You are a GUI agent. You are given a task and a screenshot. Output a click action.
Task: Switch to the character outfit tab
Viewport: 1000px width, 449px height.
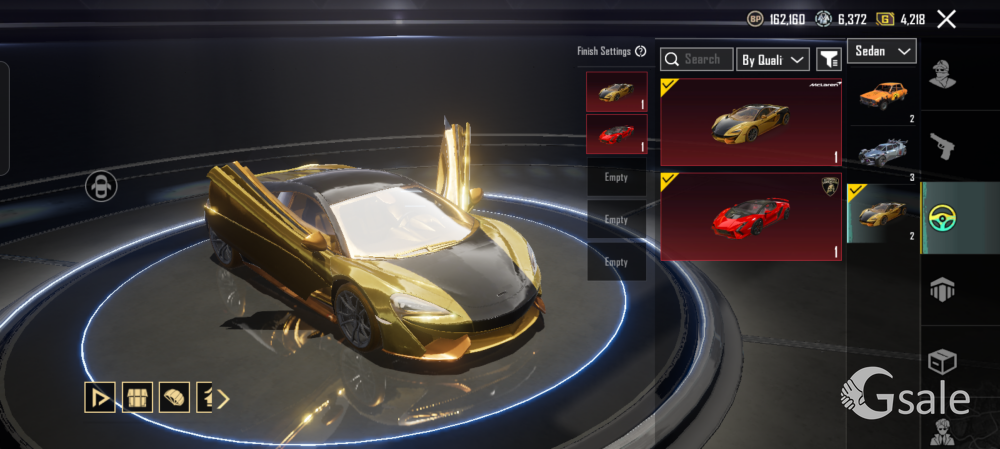click(942, 75)
